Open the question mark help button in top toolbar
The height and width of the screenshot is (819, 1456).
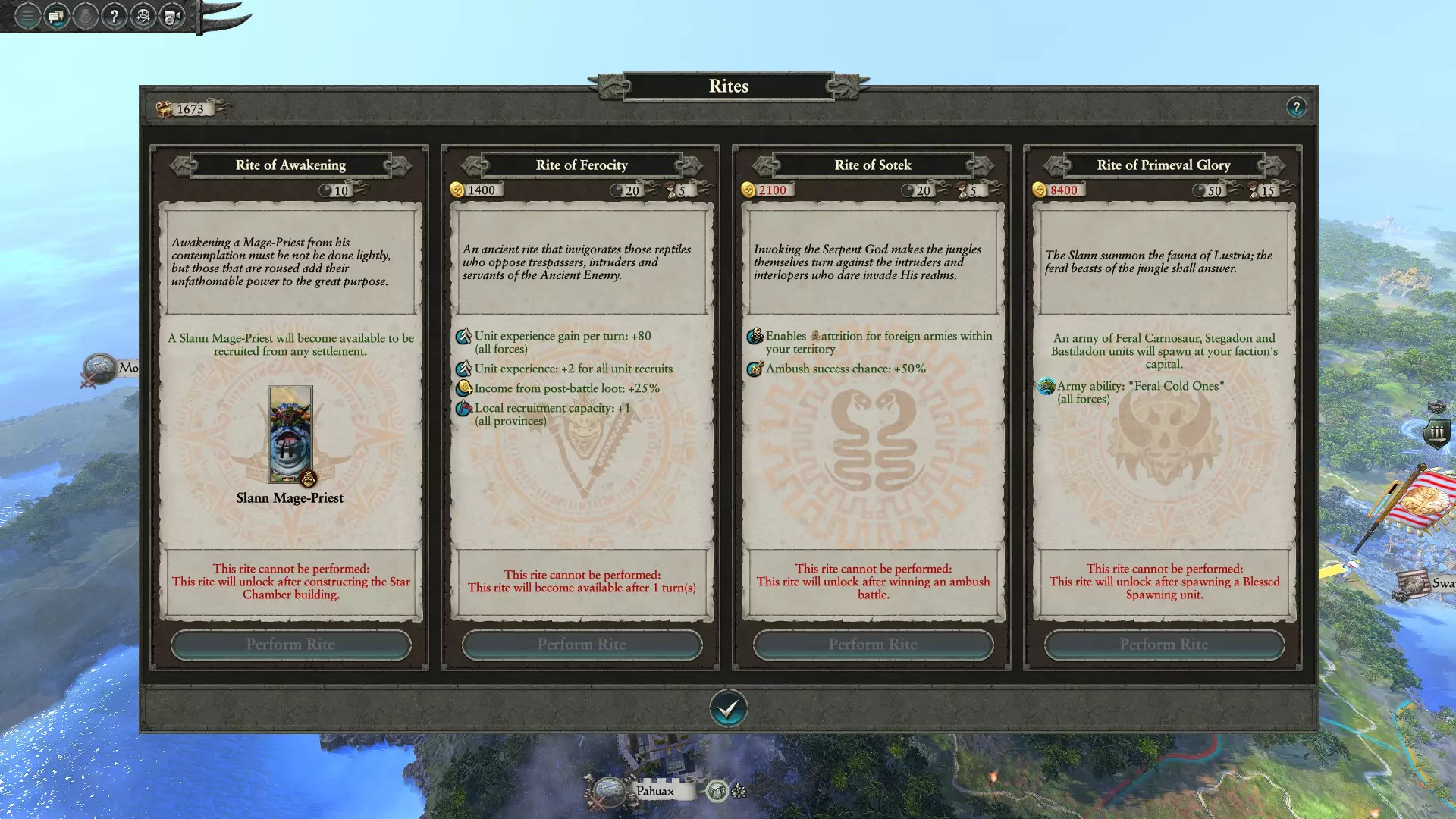point(114,16)
